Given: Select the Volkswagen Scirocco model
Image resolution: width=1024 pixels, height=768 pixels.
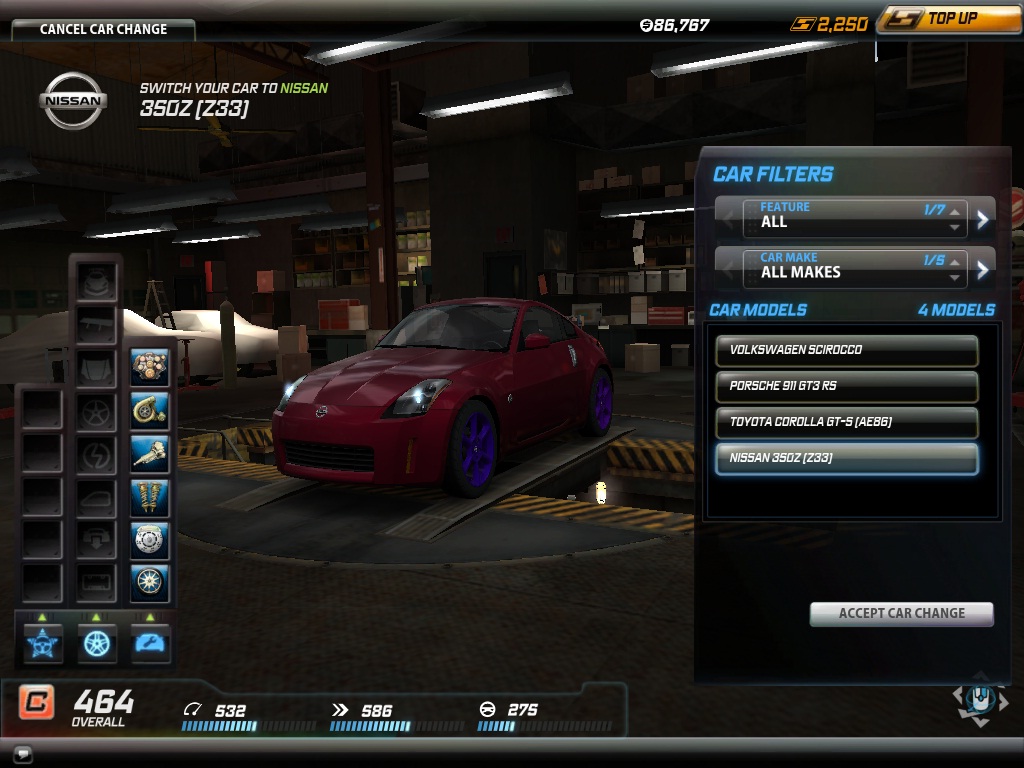Looking at the screenshot, I should (x=846, y=350).
